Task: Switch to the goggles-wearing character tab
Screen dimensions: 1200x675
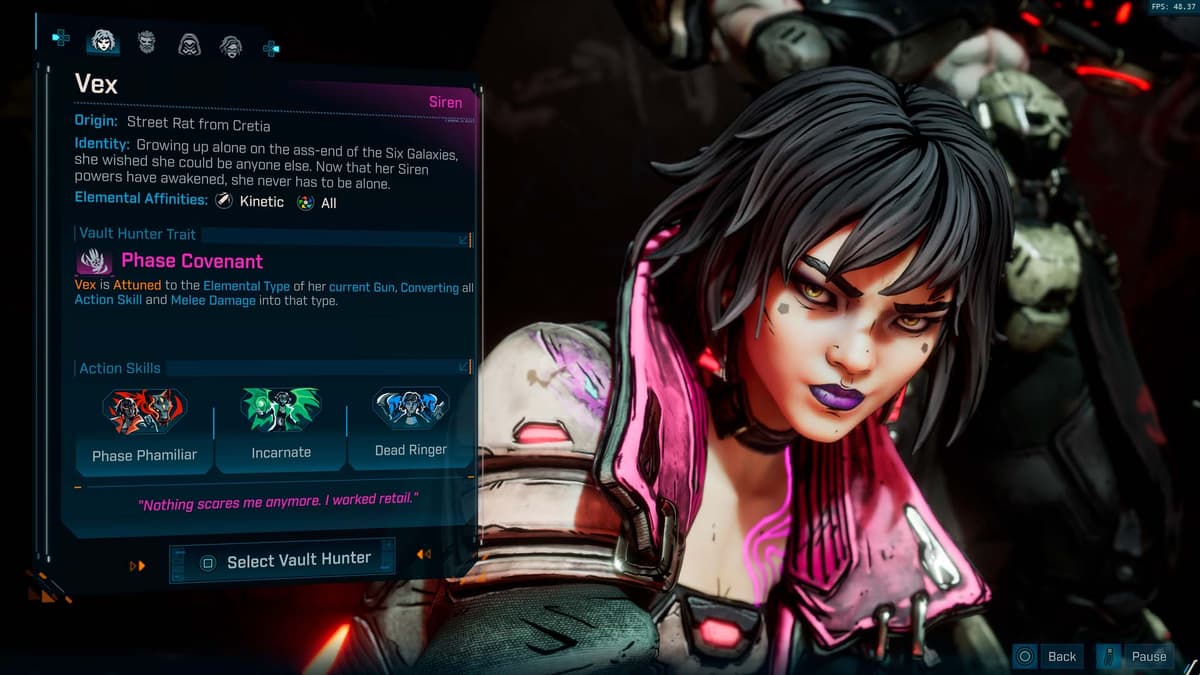Action: (231, 44)
